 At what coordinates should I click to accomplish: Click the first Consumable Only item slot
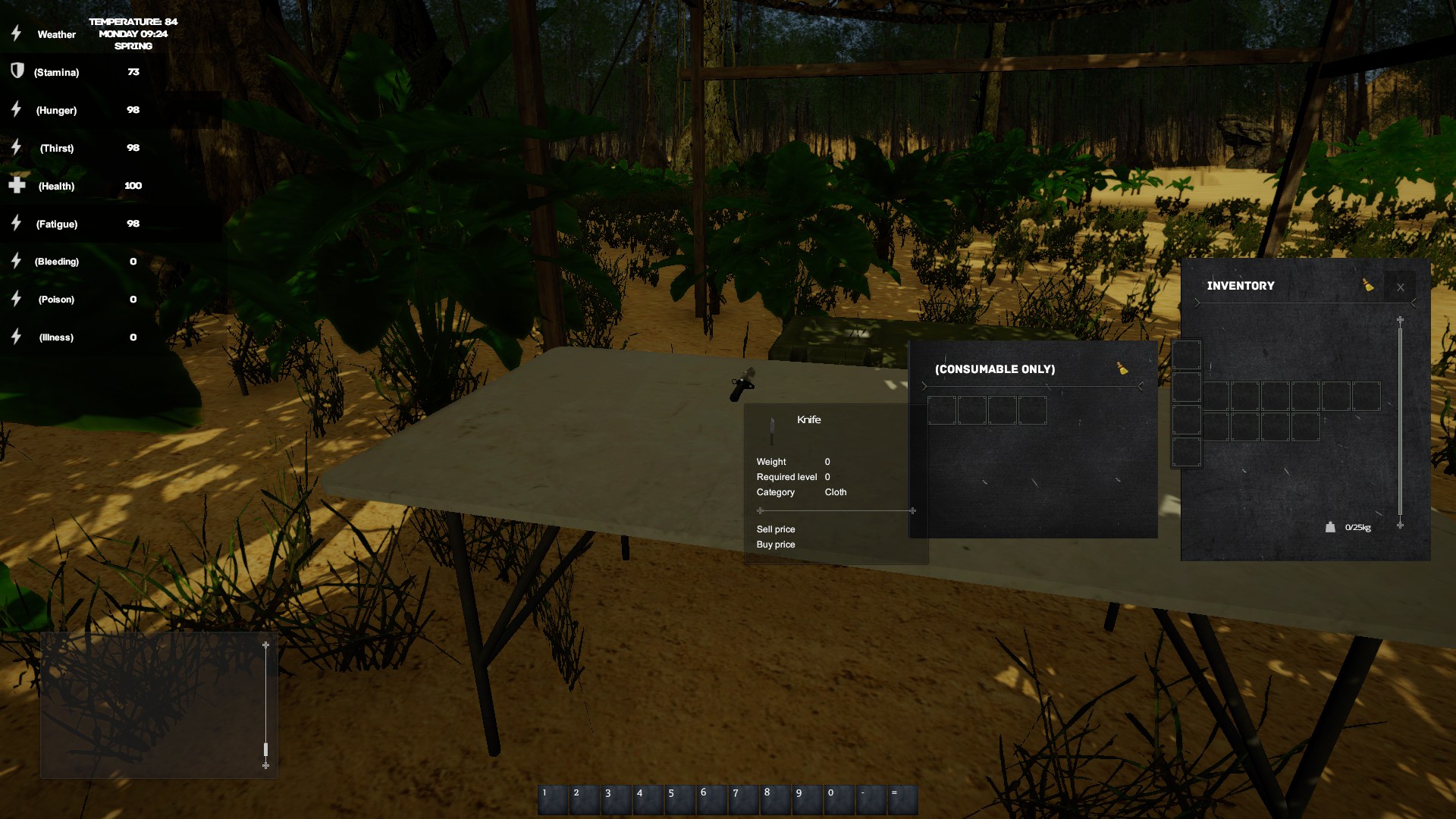[941, 409]
